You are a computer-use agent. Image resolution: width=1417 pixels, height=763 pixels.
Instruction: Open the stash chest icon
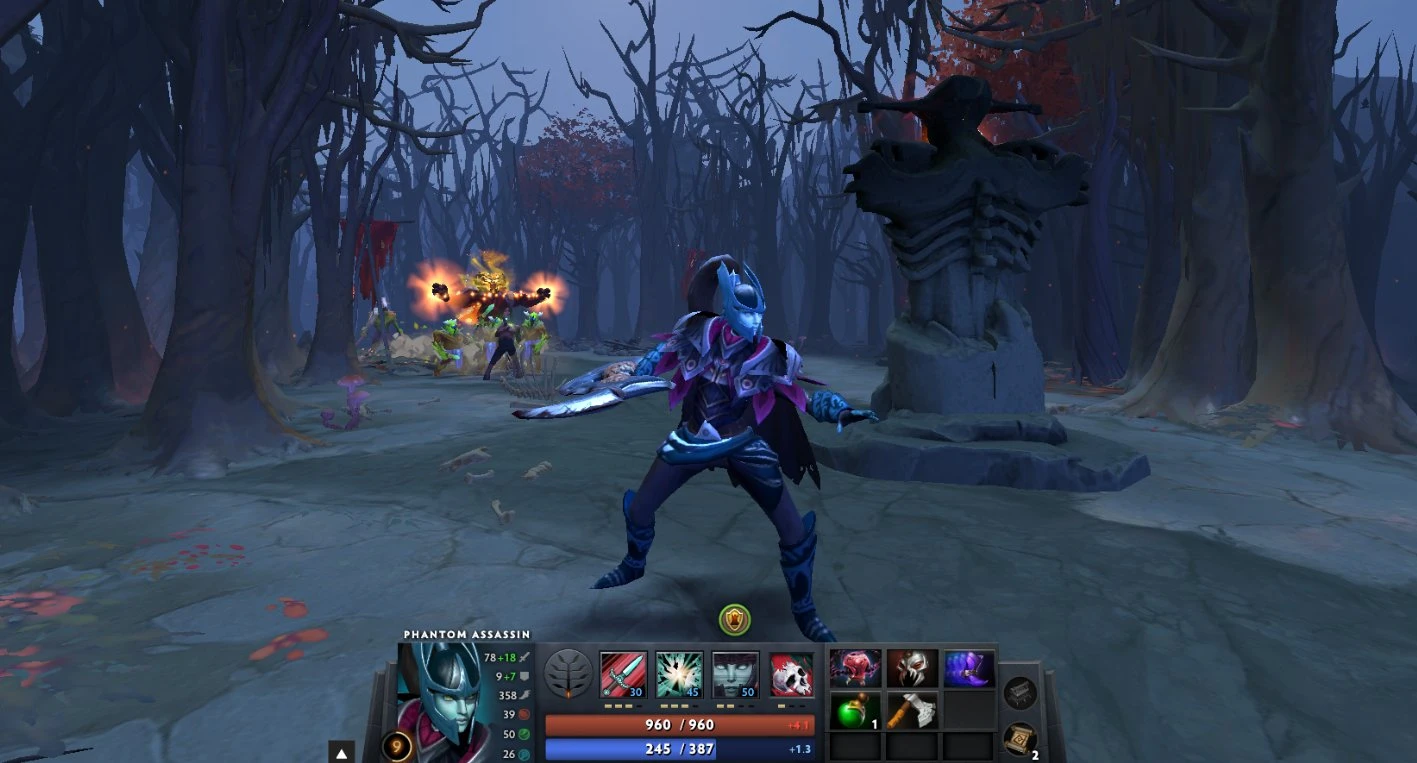1019,693
